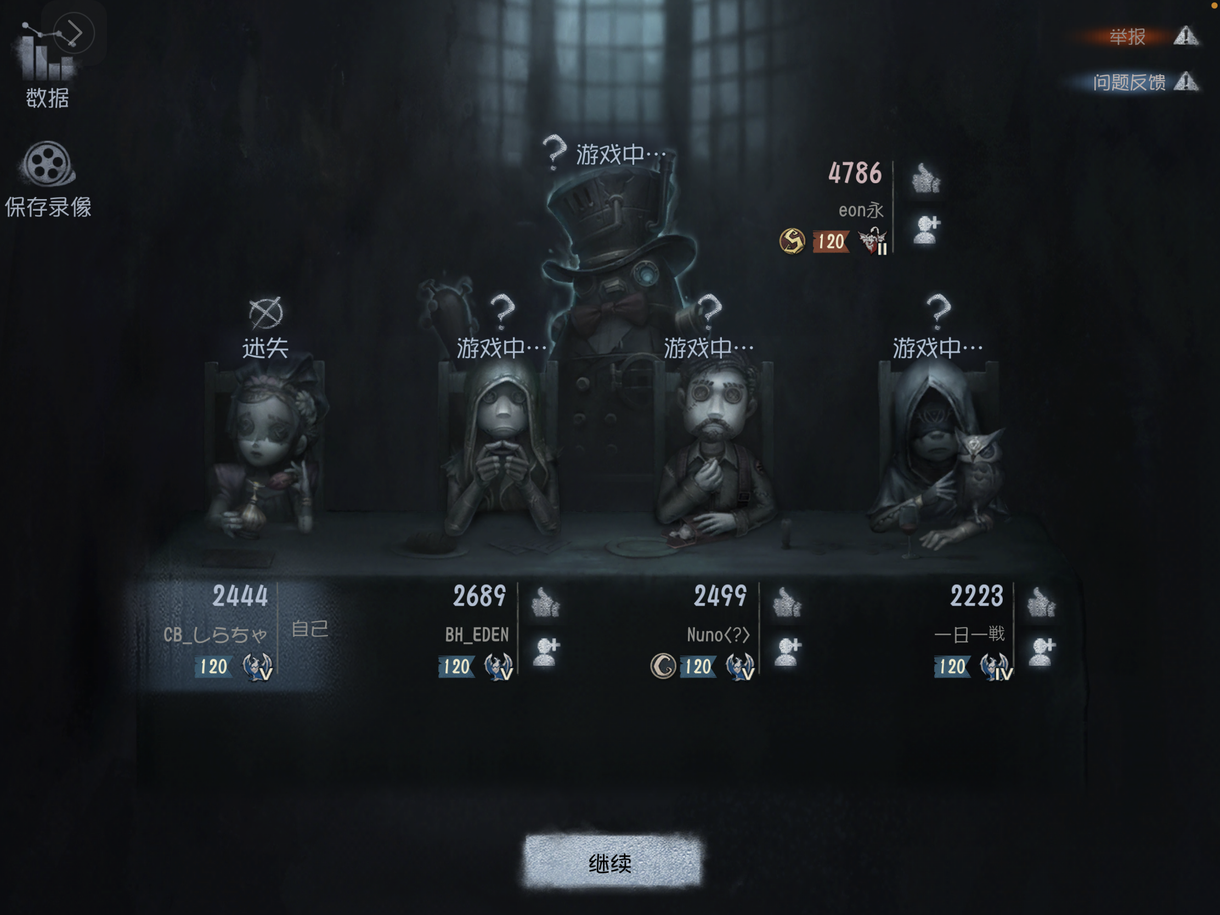The width and height of the screenshot is (1220, 915).
Task: Report a player via 举报
Action: (1140, 37)
